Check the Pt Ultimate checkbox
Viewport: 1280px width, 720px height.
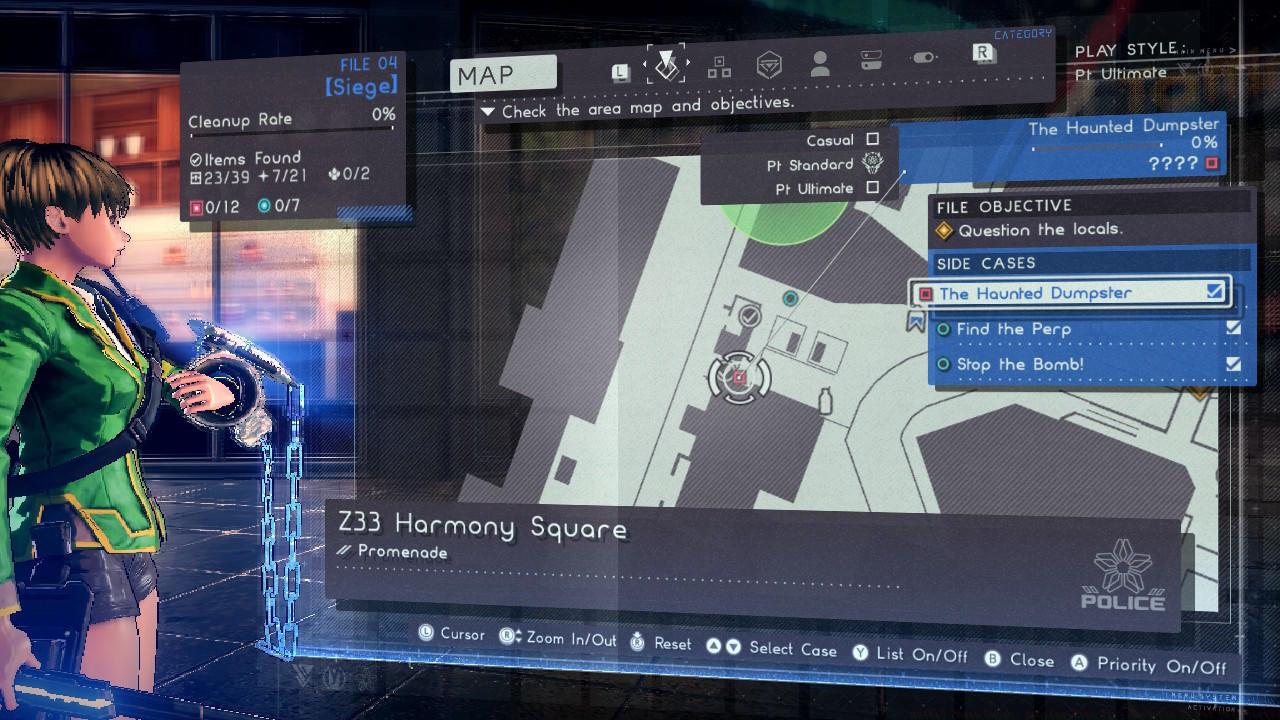coord(874,187)
